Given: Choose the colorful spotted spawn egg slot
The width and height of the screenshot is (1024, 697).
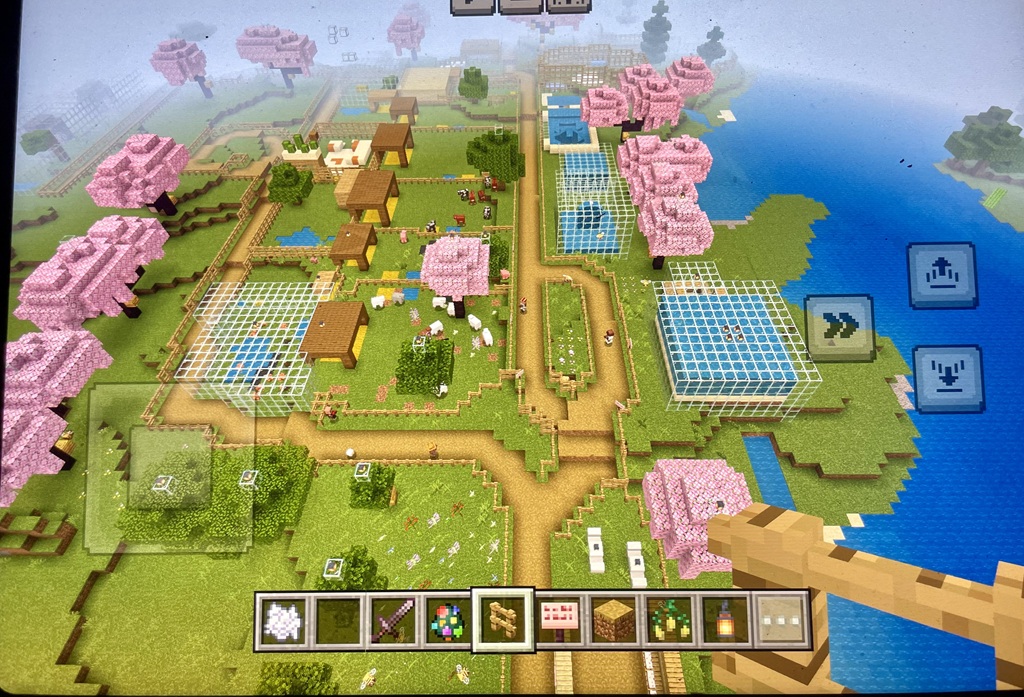Looking at the screenshot, I should pyautogui.click(x=446, y=620).
